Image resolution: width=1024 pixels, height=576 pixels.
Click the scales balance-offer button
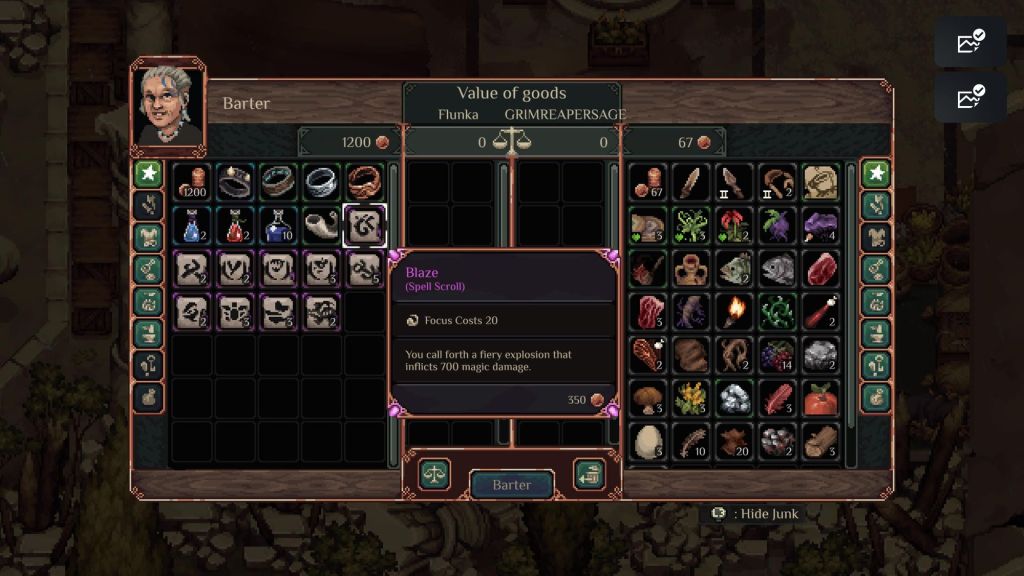tap(434, 474)
